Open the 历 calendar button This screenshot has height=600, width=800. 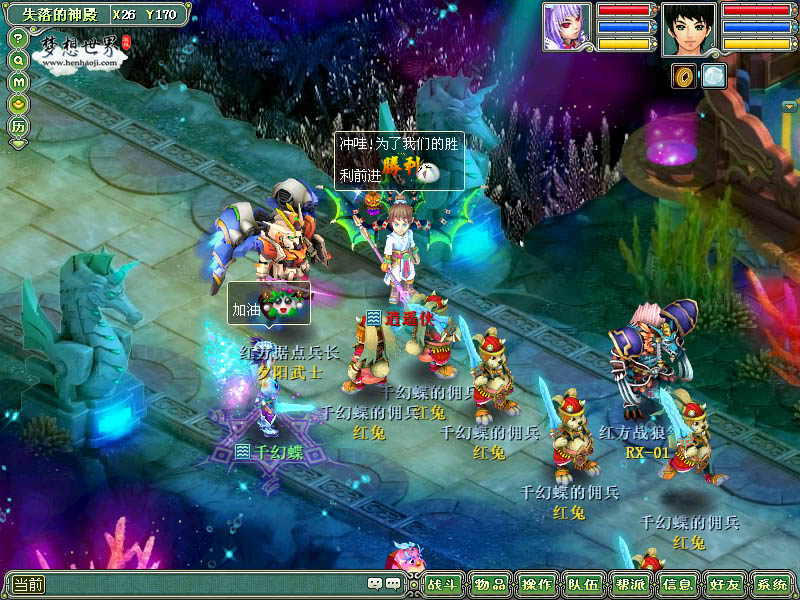pos(18,127)
